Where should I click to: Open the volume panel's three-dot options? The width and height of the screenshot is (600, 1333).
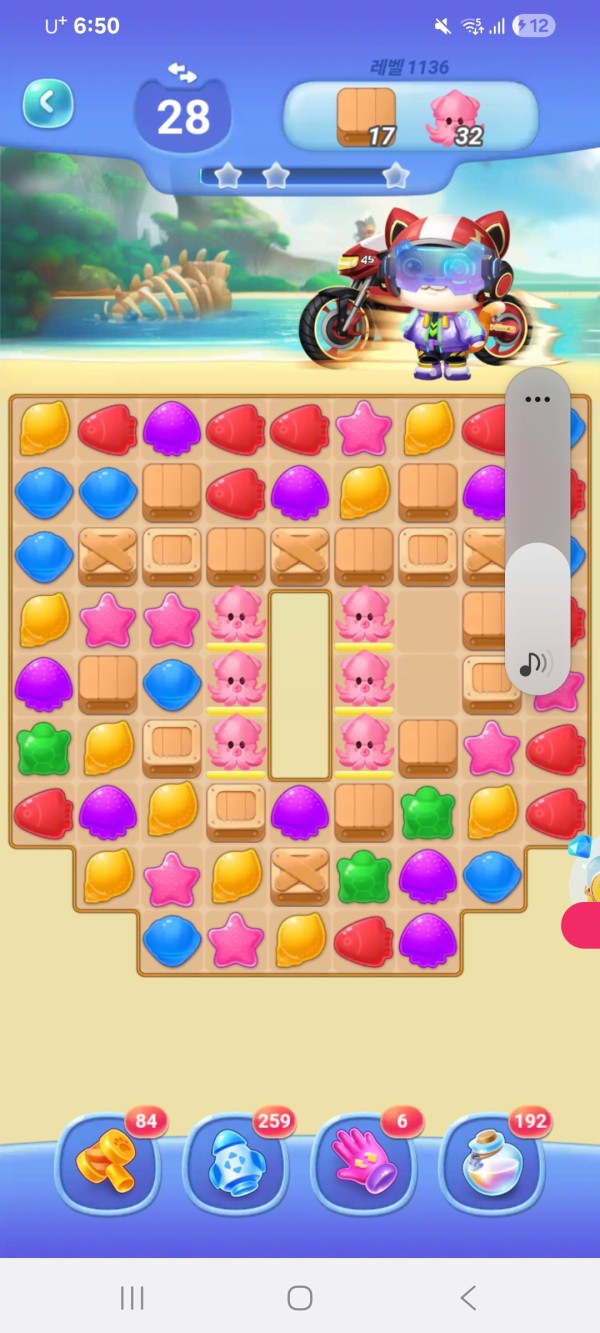pyautogui.click(x=537, y=399)
